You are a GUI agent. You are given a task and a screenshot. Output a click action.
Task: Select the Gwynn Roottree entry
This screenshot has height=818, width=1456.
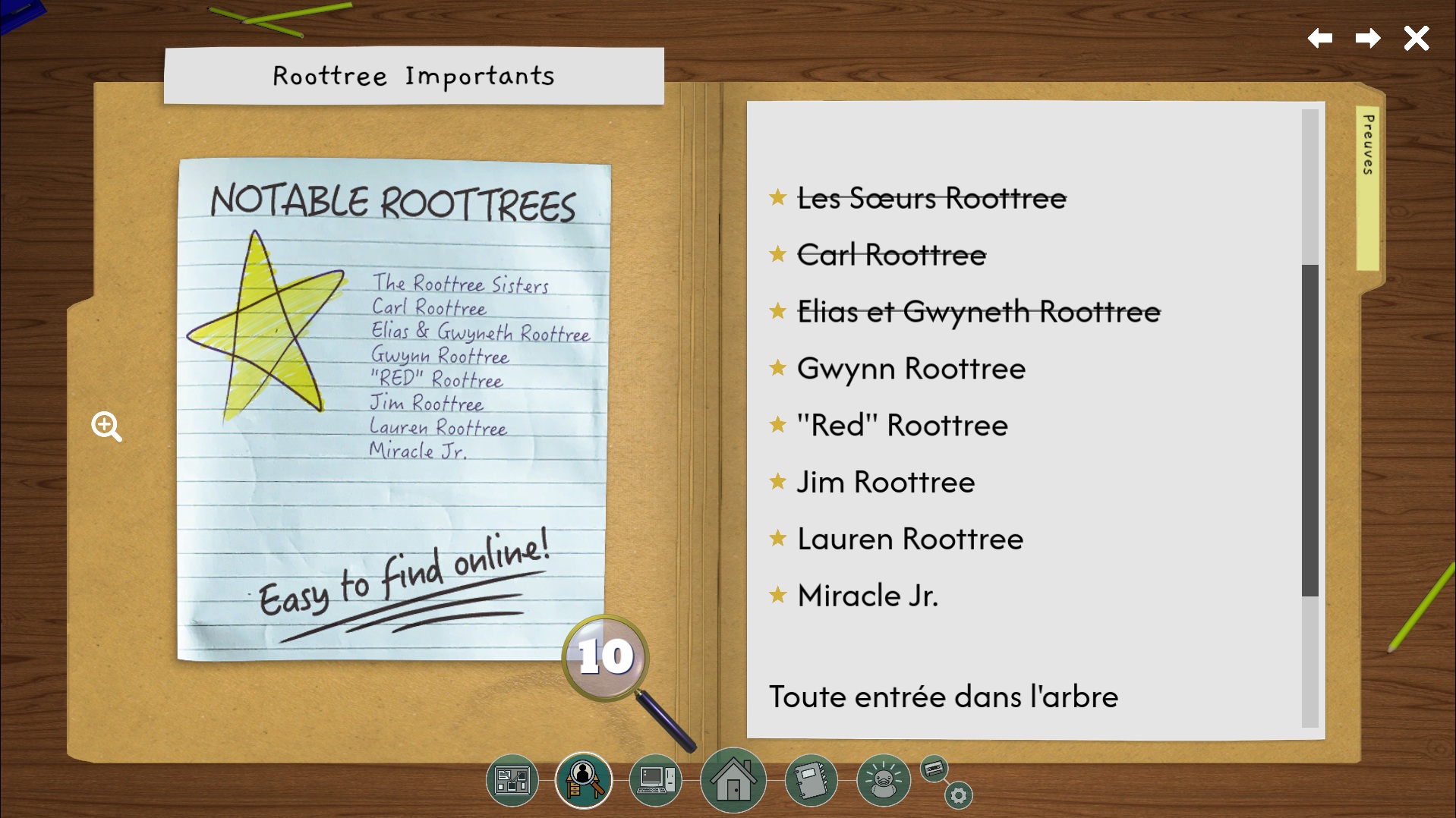pos(910,369)
